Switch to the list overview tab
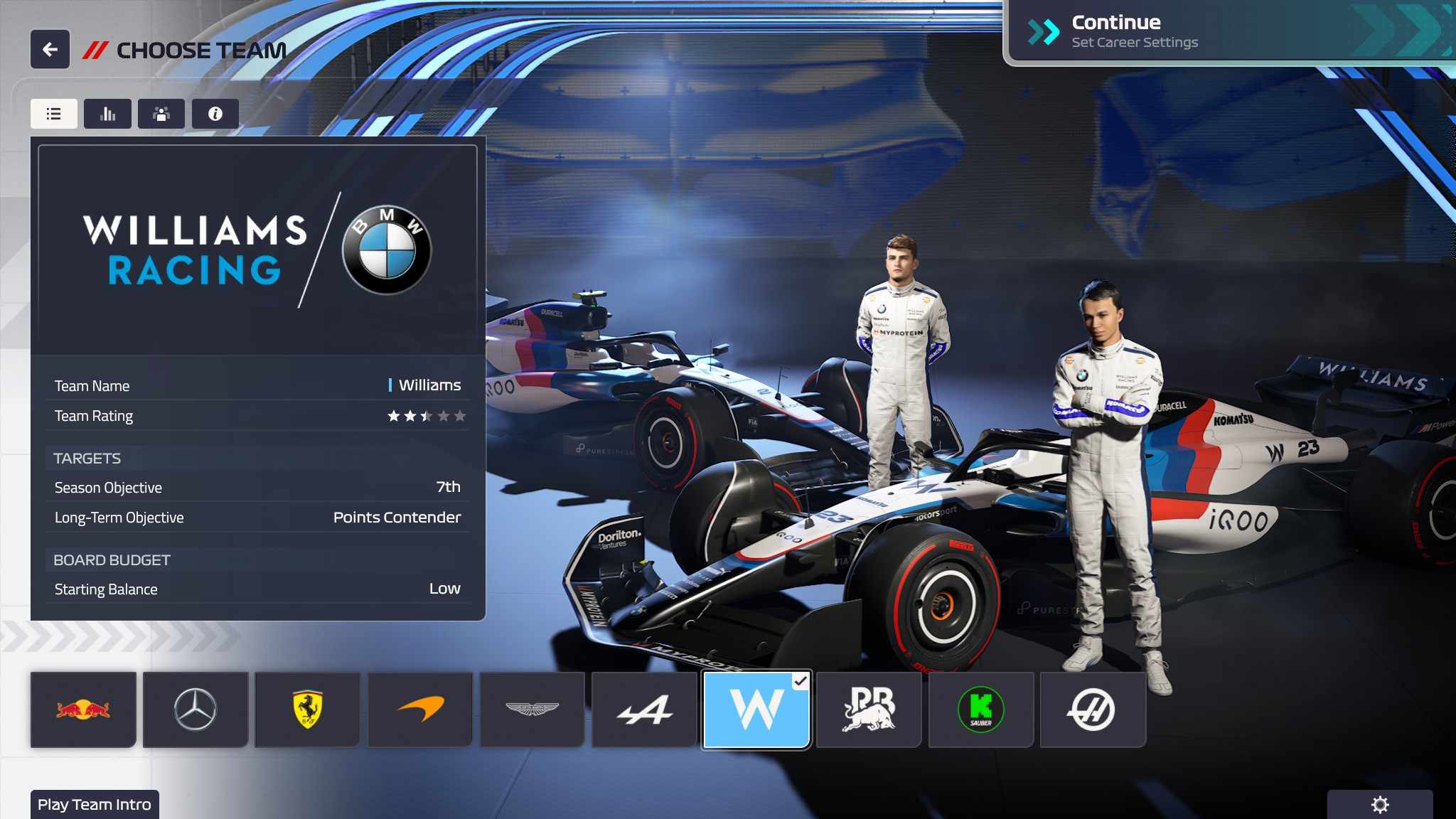The height and width of the screenshot is (819, 1456). click(x=54, y=114)
